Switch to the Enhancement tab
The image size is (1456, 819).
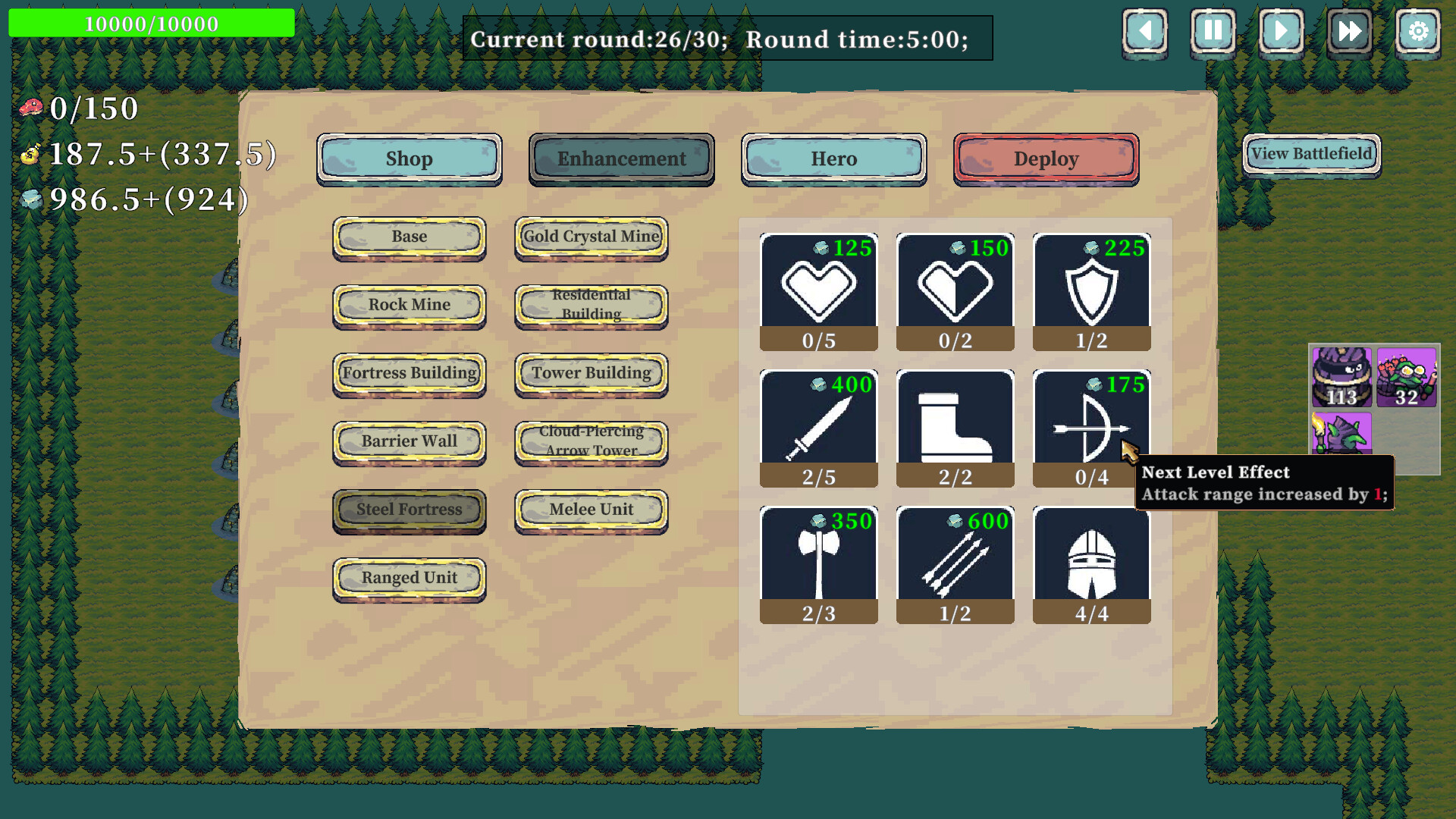(621, 158)
